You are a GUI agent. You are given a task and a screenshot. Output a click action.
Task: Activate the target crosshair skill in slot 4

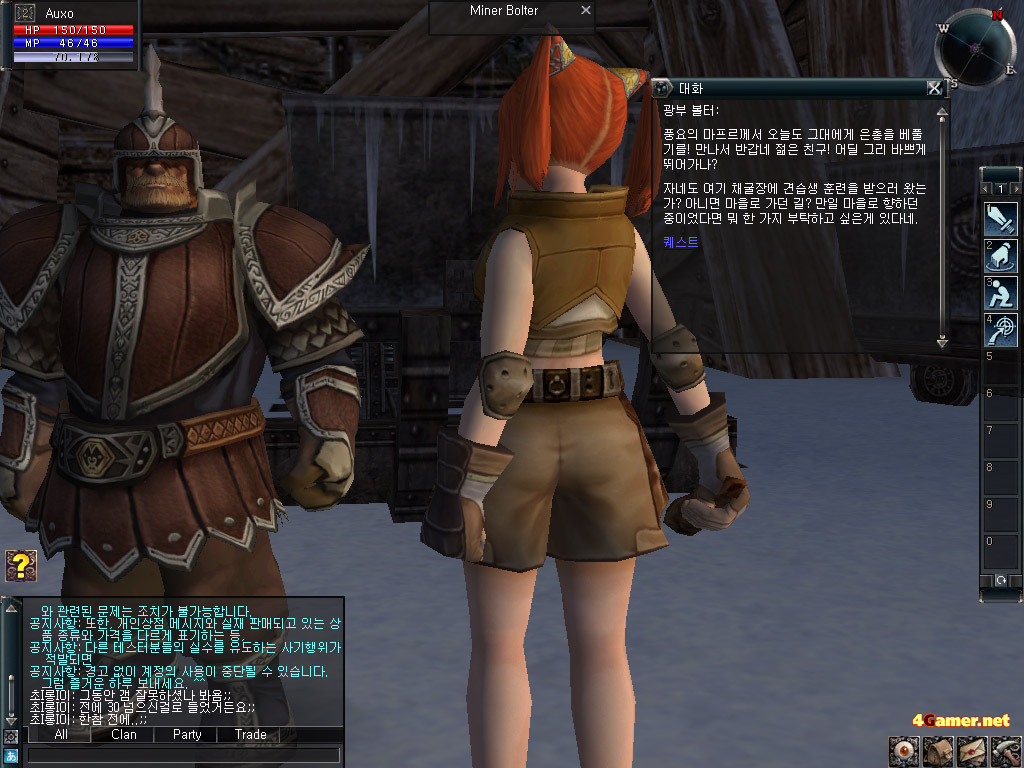tap(1001, 330)
